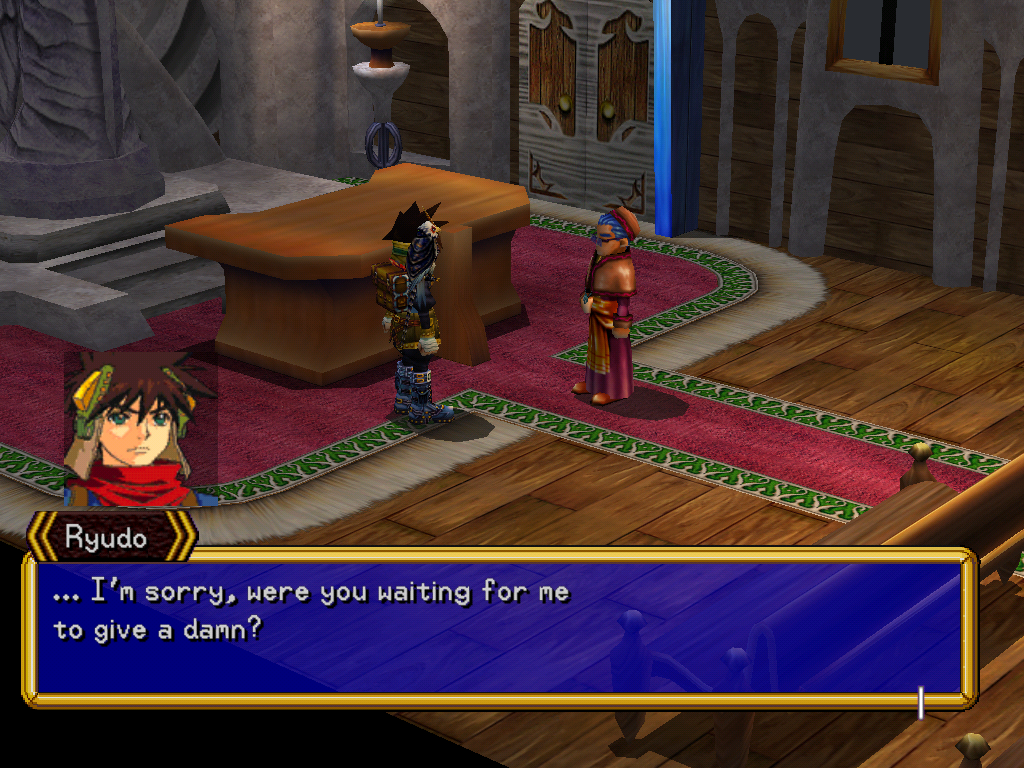
Task: Advance Ryudo's dialogue text box
Action: pyautogui.click(x=498, y=627)
